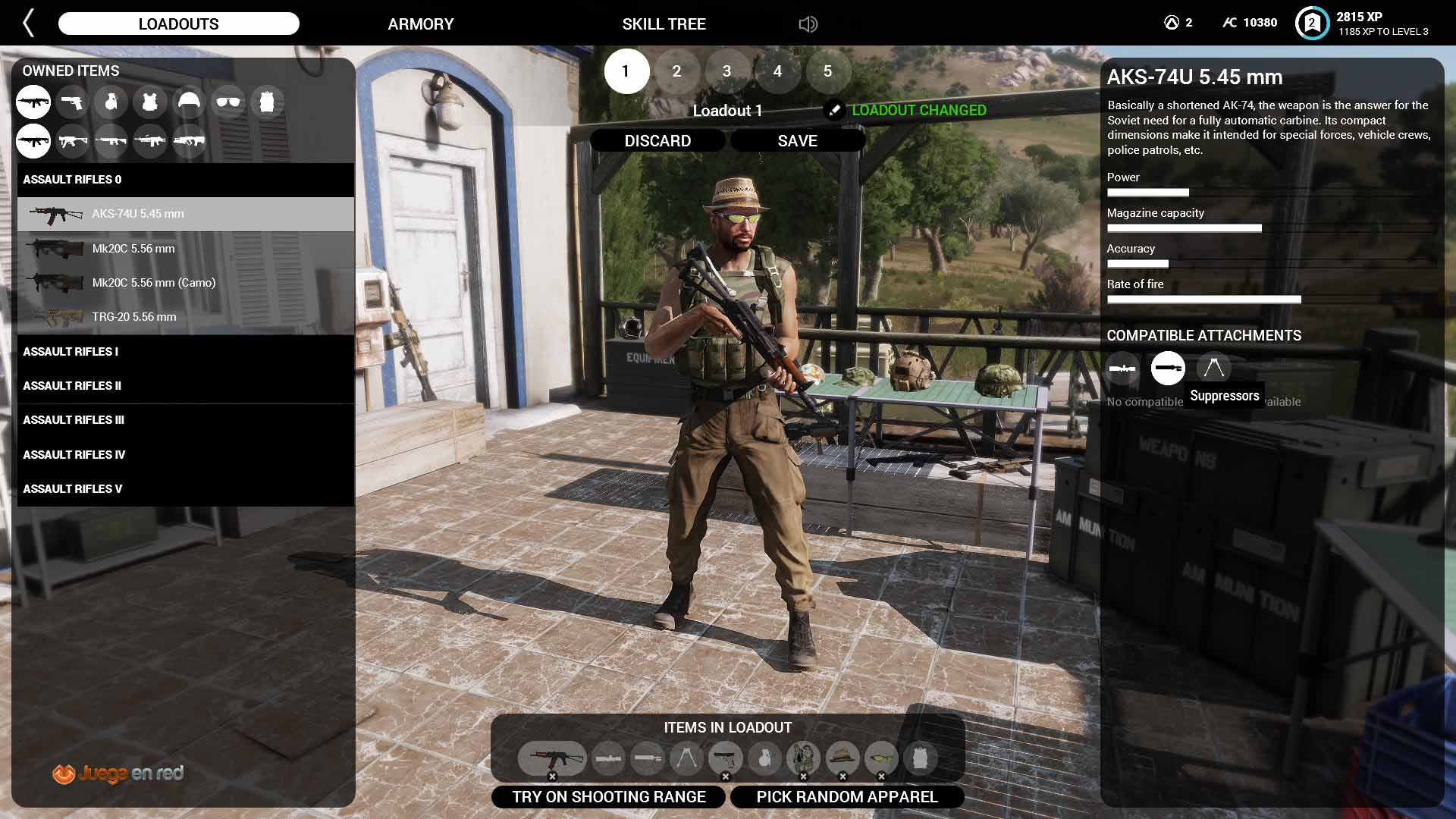The width and height of the screenshot is (1456, 819).
Task: Switch to the Armory tab
Action: tap(420, 24)
